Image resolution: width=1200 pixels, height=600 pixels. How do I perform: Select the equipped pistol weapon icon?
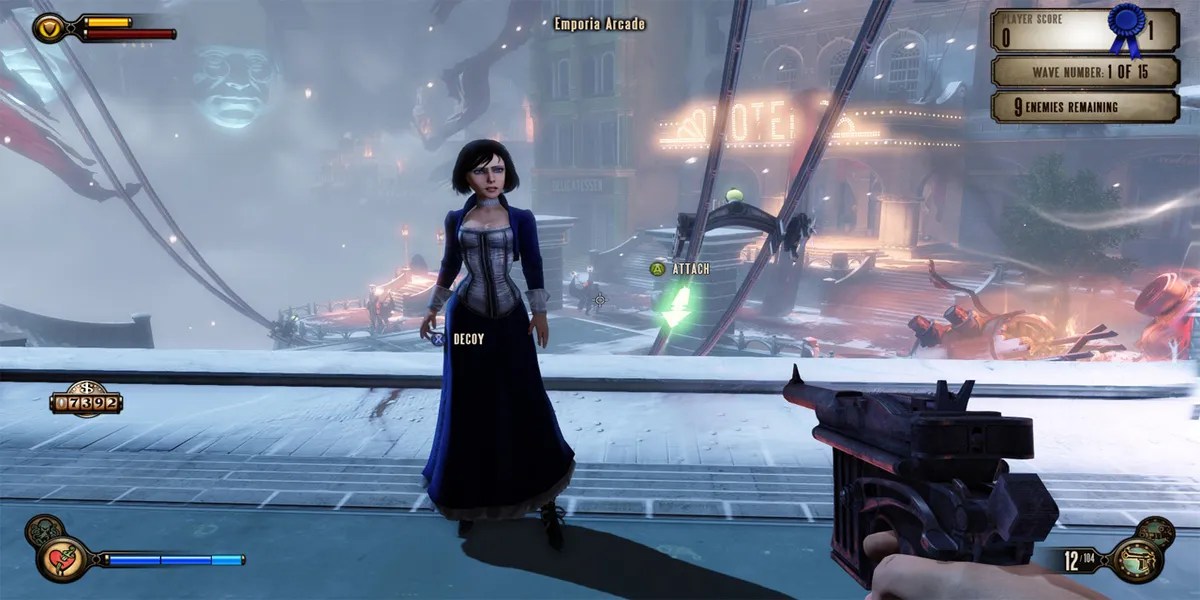pyautogui.click(x=1137, y=558)
